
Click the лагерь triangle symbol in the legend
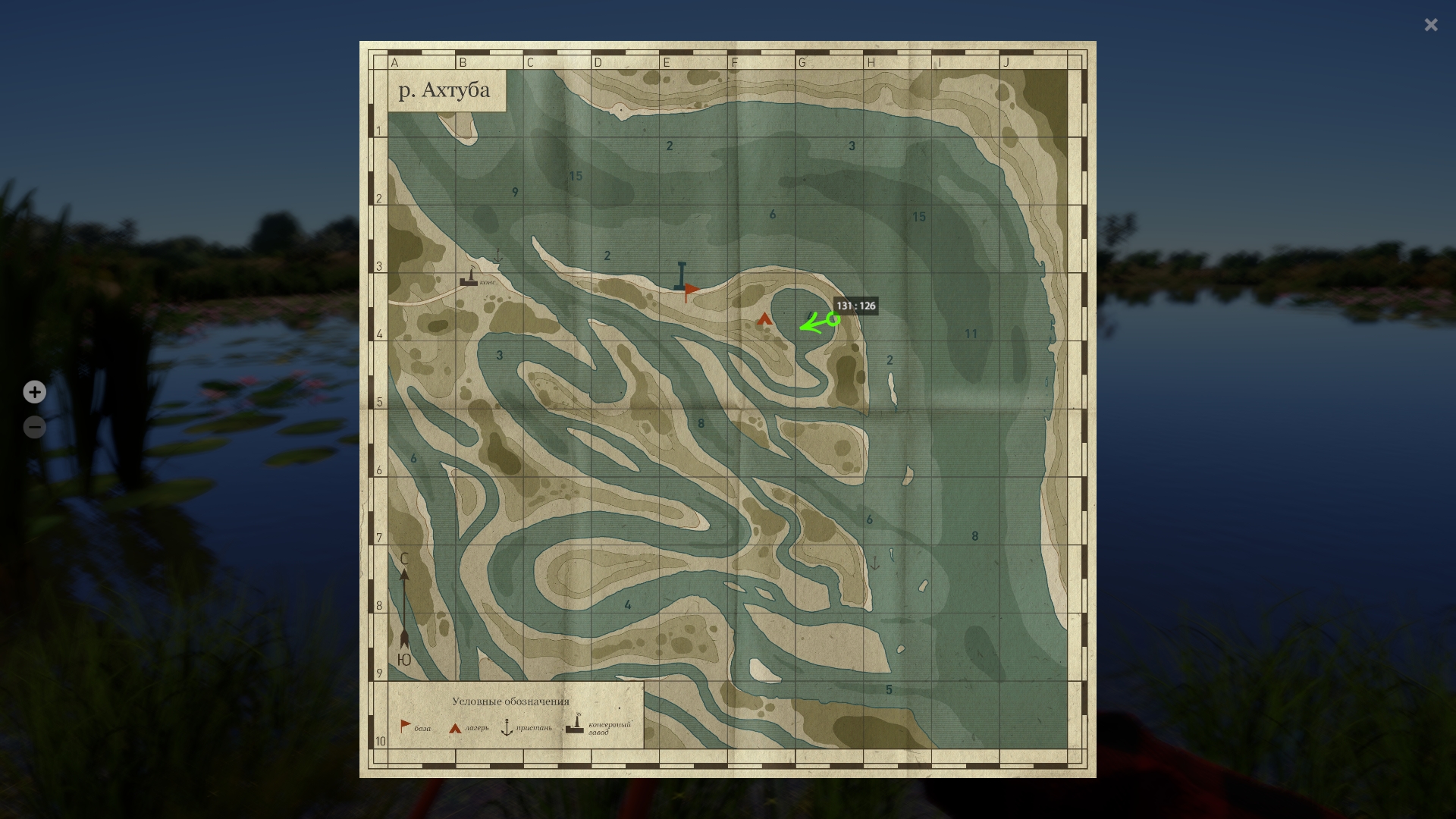[455, 728]
